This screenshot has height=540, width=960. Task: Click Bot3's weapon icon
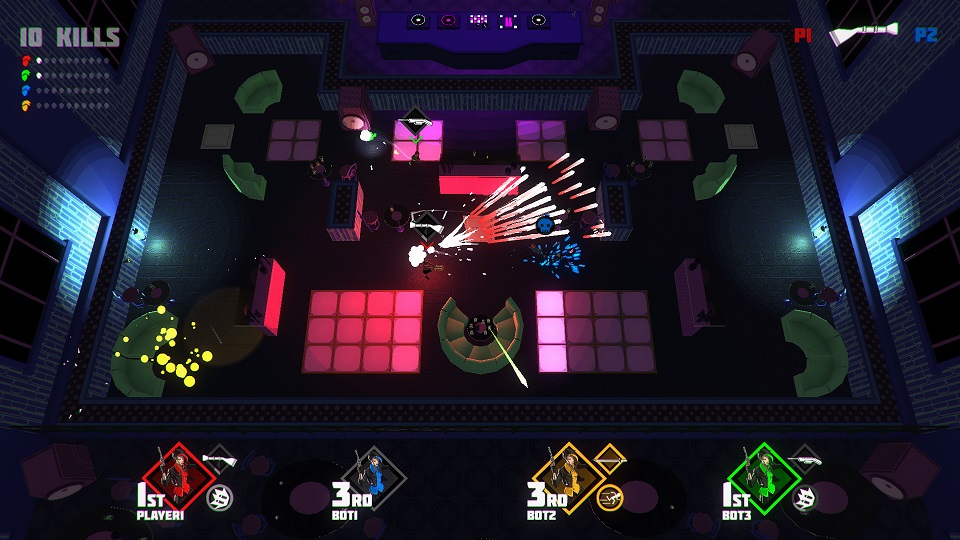[x=804, y=459]
